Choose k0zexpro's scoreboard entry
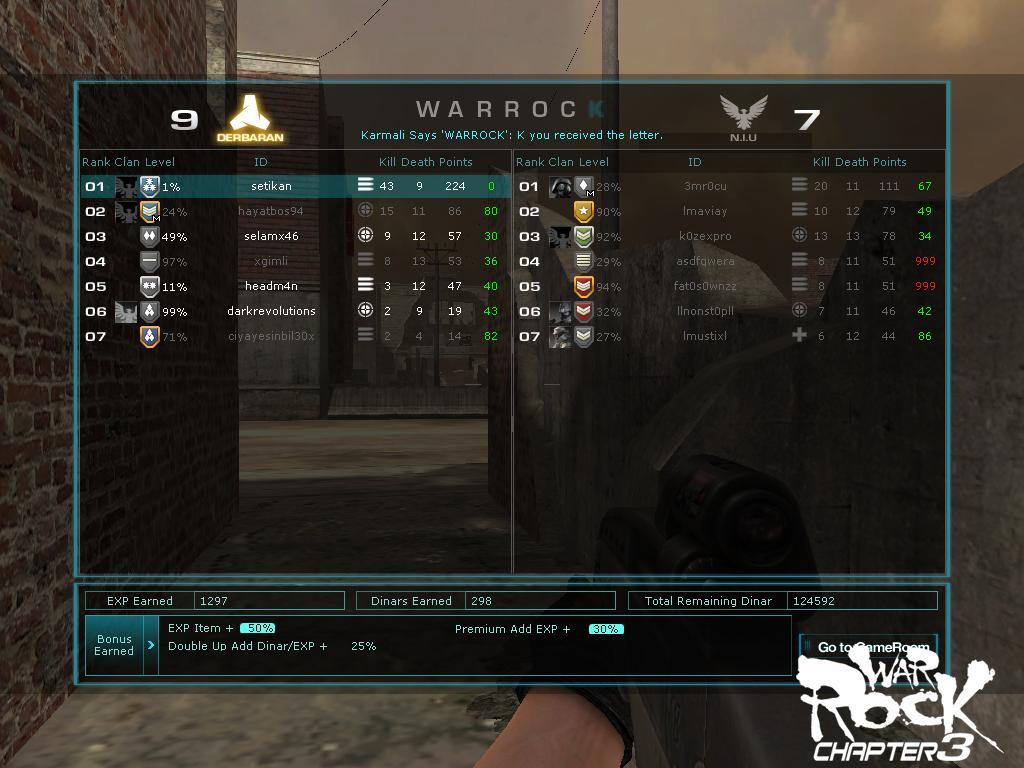Viewport: 1024px width, 768px height. (x=705, y=236)
